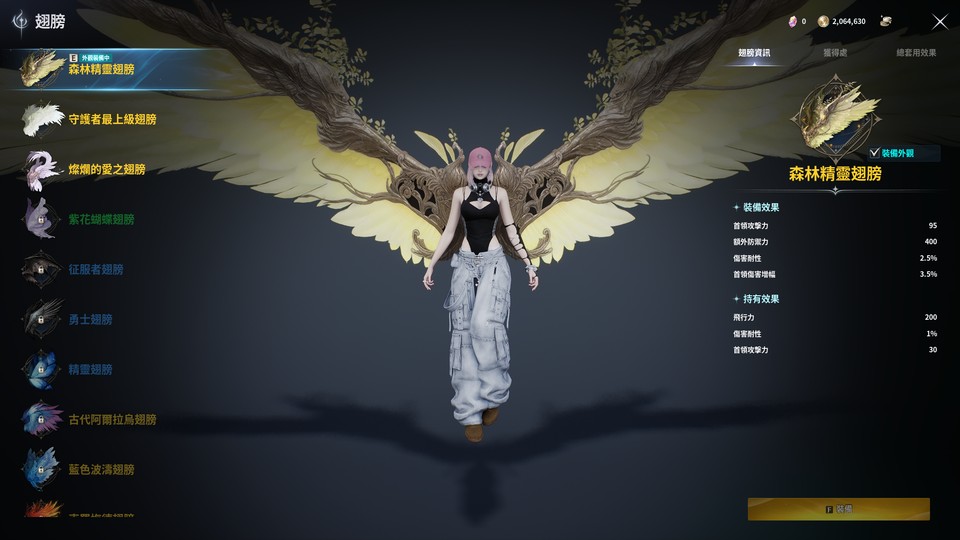Viewport: 960px width, 540px height.
Task: Select 森林精靈翅膀 in the wings list
Action: pyautogui.click(x=110, y=69)
